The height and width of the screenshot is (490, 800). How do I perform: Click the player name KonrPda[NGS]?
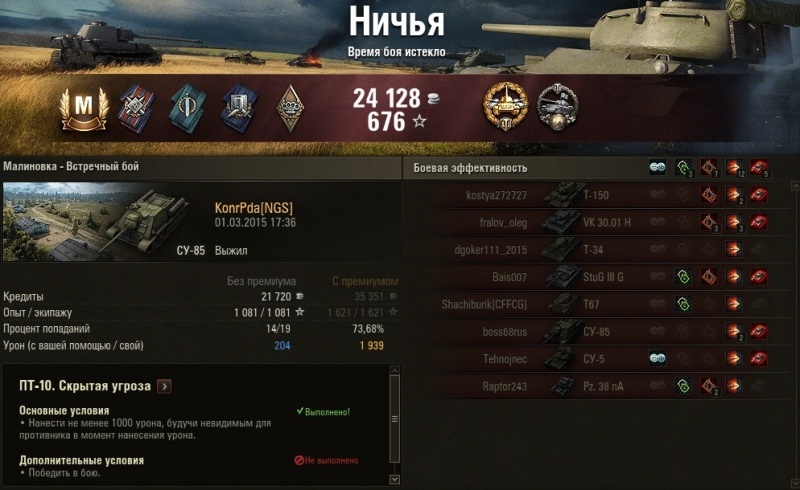point(254,208)
